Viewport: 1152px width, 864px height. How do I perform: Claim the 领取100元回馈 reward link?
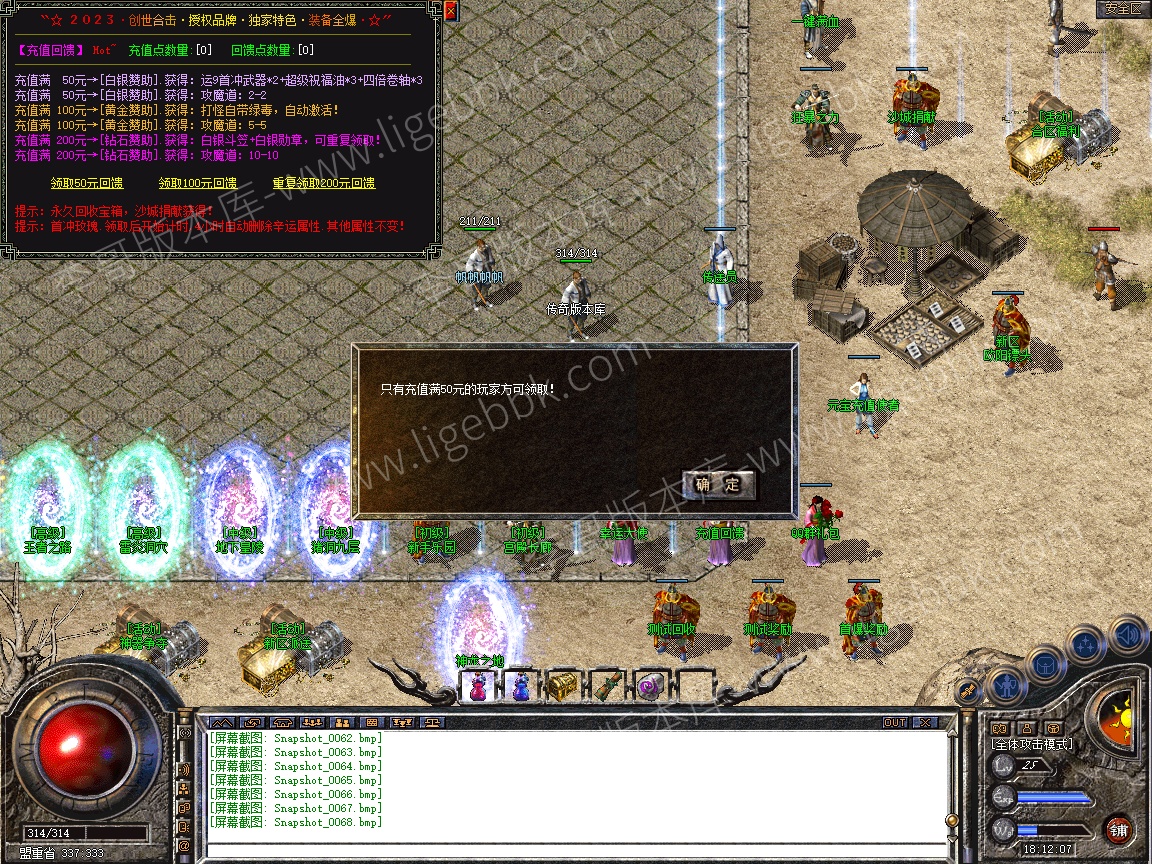pyautogui.click(x=197, y=183)
